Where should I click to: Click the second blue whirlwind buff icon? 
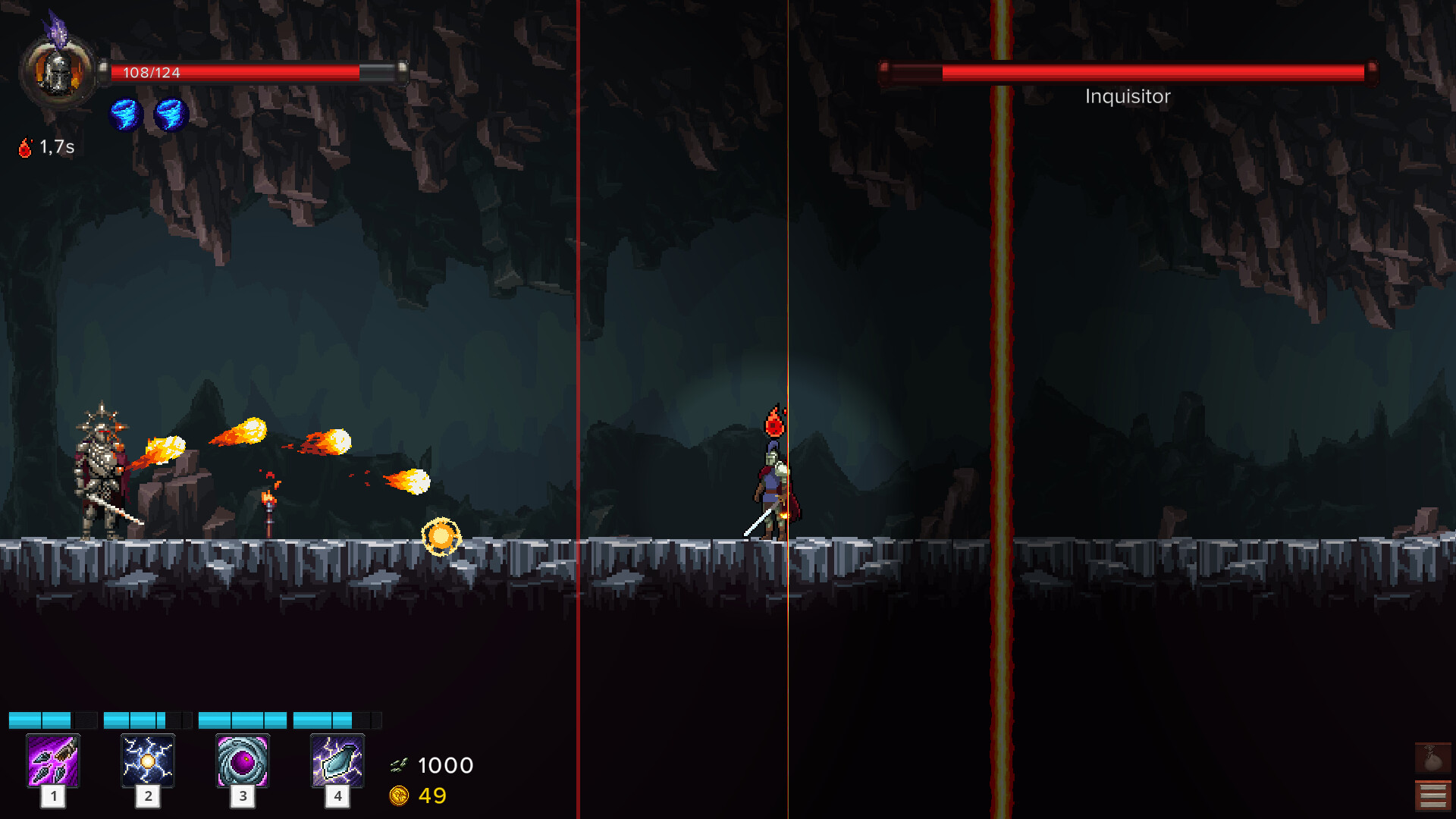coord(169,116)
